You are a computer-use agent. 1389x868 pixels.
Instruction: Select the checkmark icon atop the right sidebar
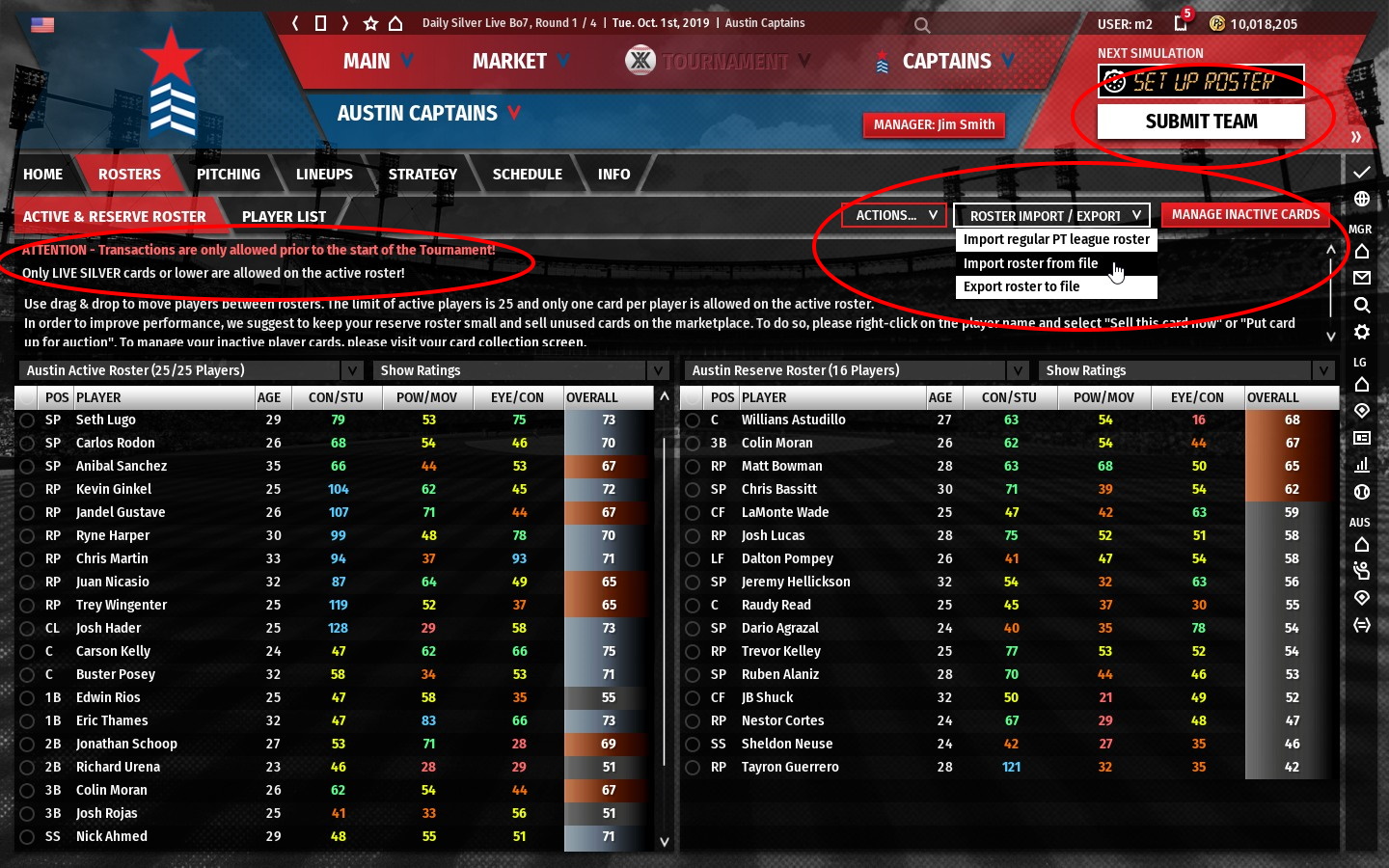(x=1362, y=174)
